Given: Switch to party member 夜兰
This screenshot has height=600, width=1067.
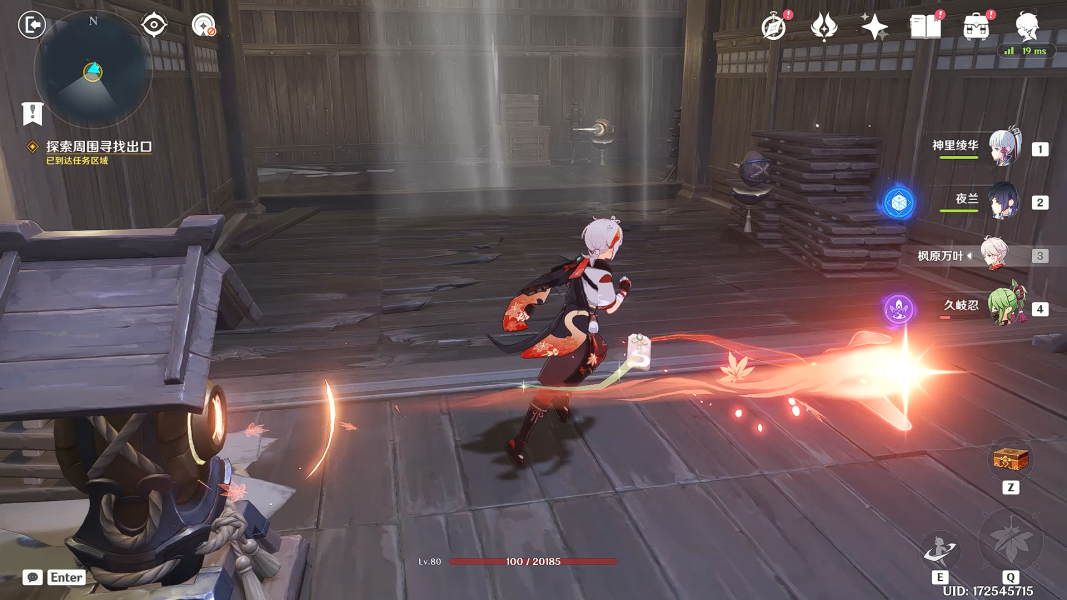Looking at the screenshot, I should pos(1003,201).
